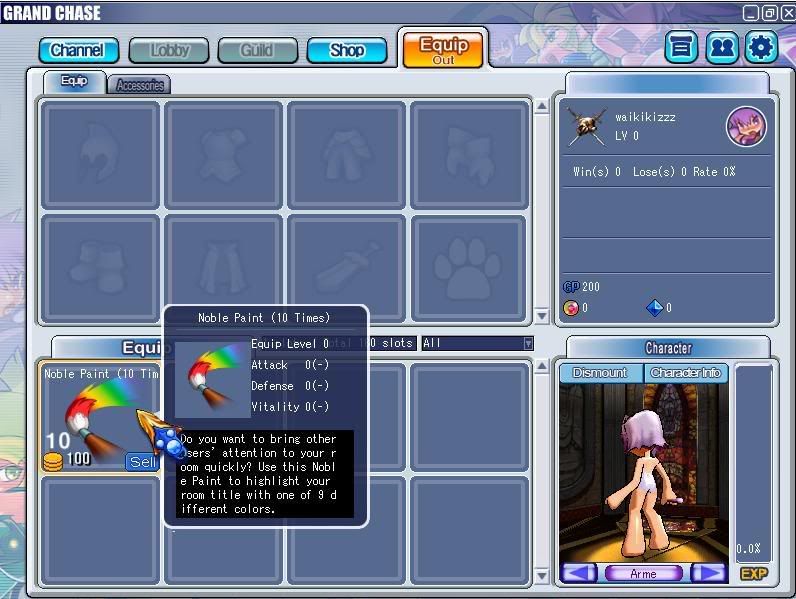Minimize the game window

pos(751,13)
